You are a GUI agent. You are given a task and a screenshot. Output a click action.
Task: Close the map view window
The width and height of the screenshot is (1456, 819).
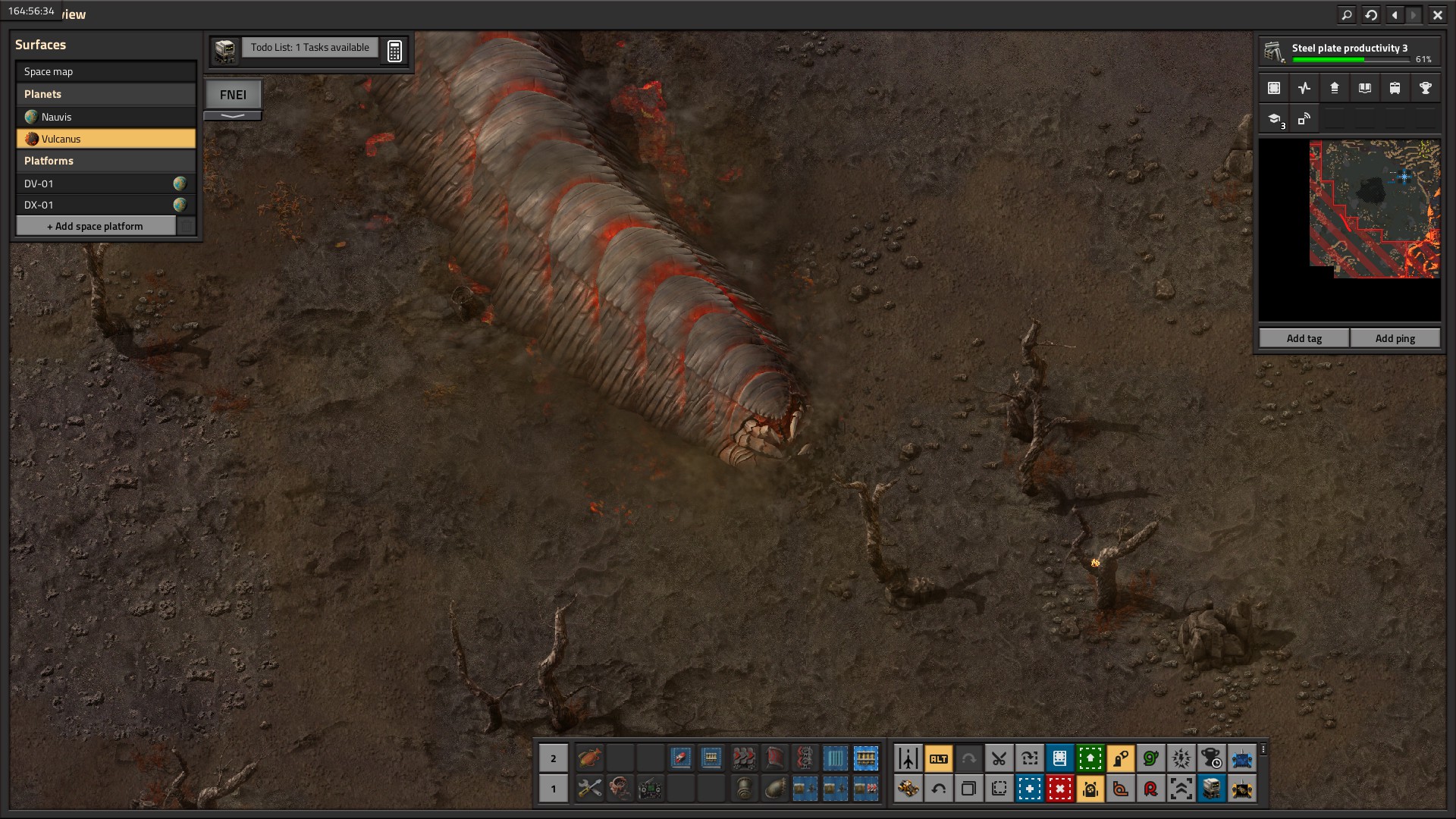coord(1437,14)
